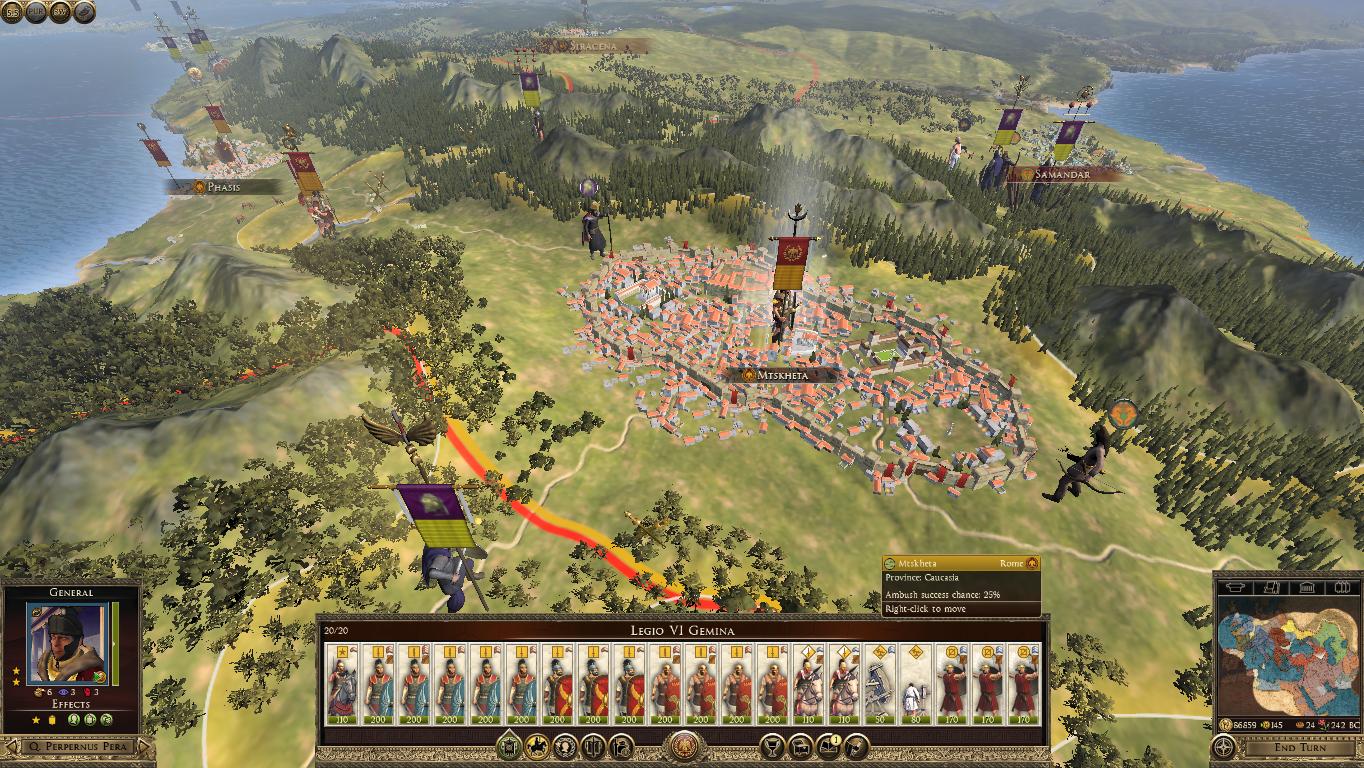Click the compass button beside End Turn
This screenshot has width=1364, height=768.
[1222, 747]
